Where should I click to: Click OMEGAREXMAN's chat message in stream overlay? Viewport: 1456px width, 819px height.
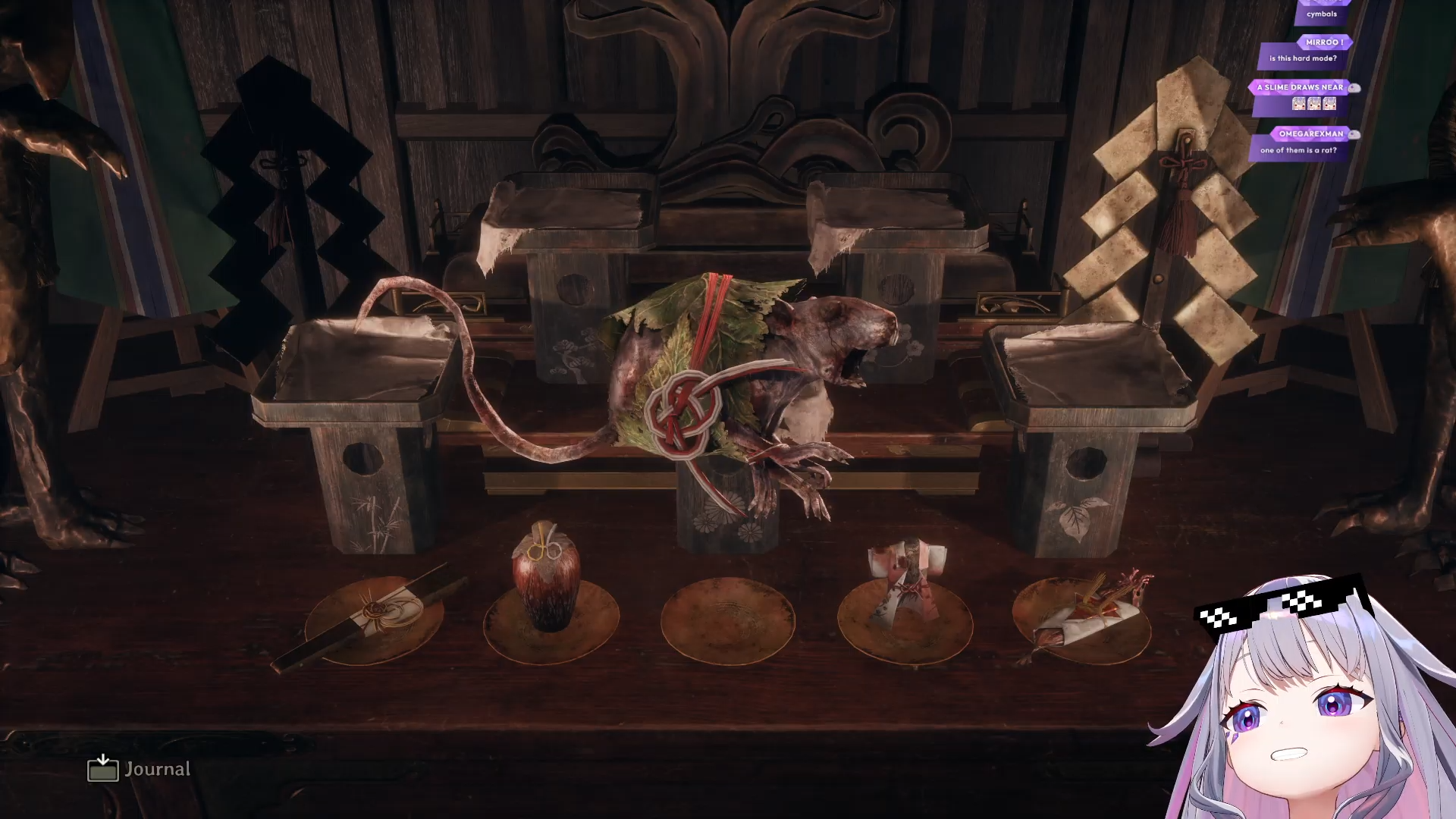1298,150
